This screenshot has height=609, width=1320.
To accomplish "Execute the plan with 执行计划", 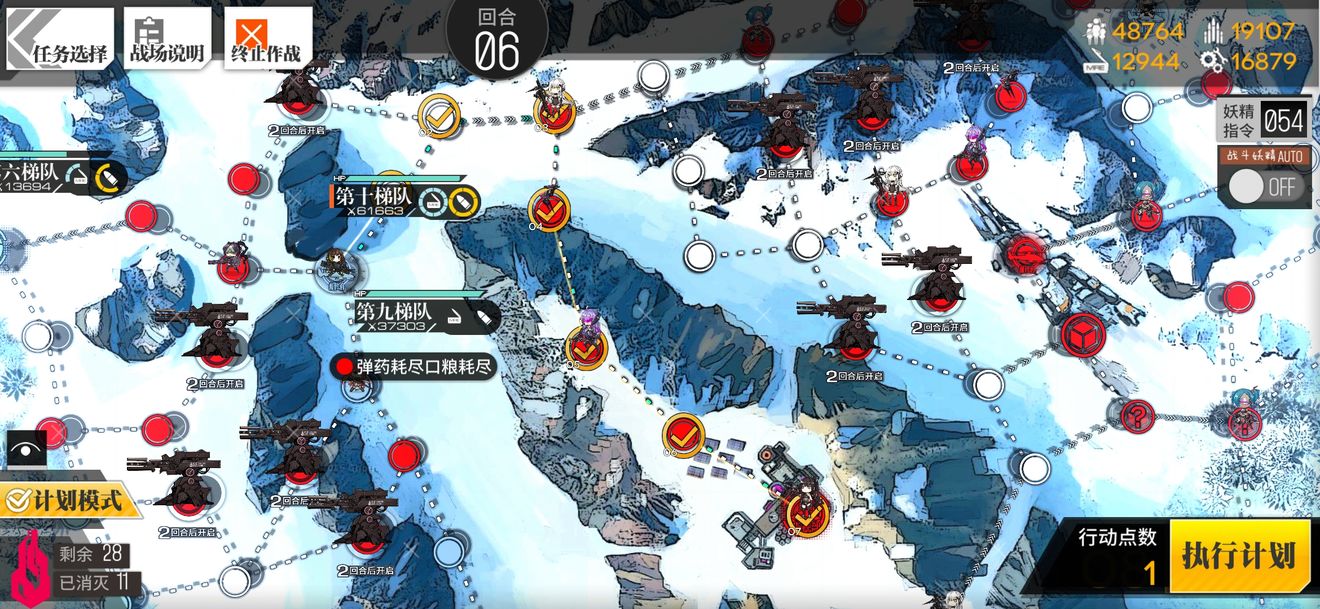I will tap(1239, 556).
